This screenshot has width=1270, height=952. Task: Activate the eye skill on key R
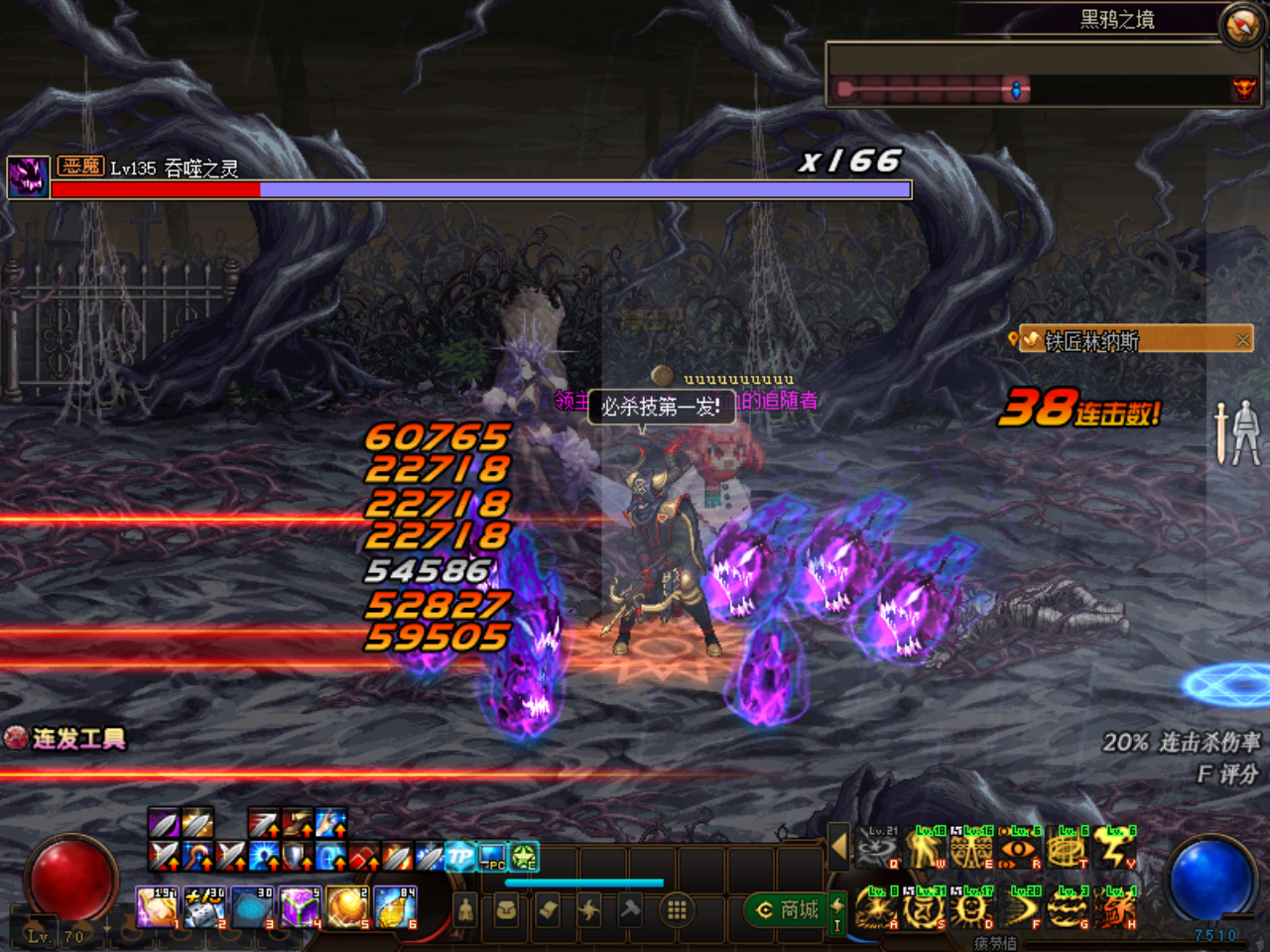(x=1019, y=851)
